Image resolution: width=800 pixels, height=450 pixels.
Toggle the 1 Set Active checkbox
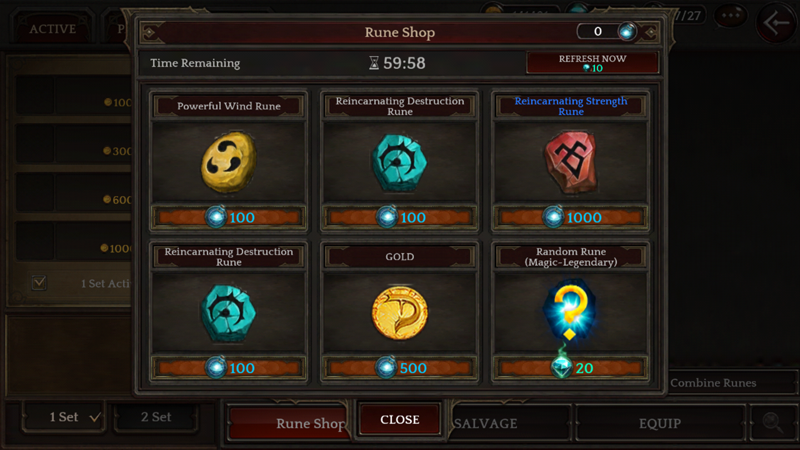39,283
